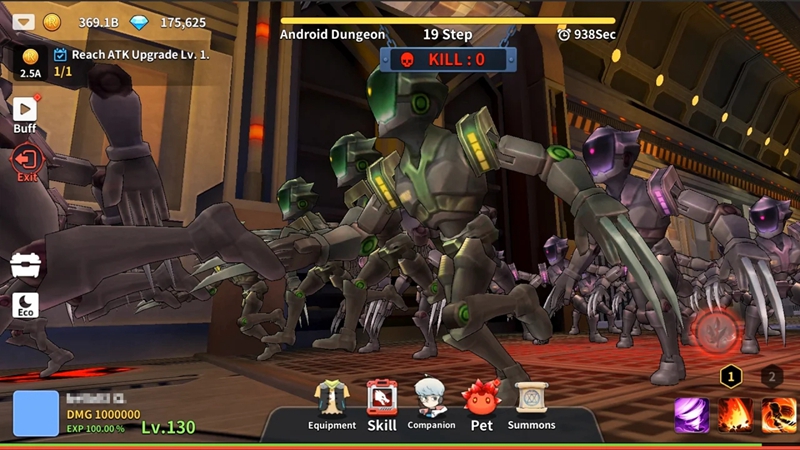The width and height of the screenshot is (800, 450).
Task: Toggle Eco mode moon icon
Action: (26, 302)
